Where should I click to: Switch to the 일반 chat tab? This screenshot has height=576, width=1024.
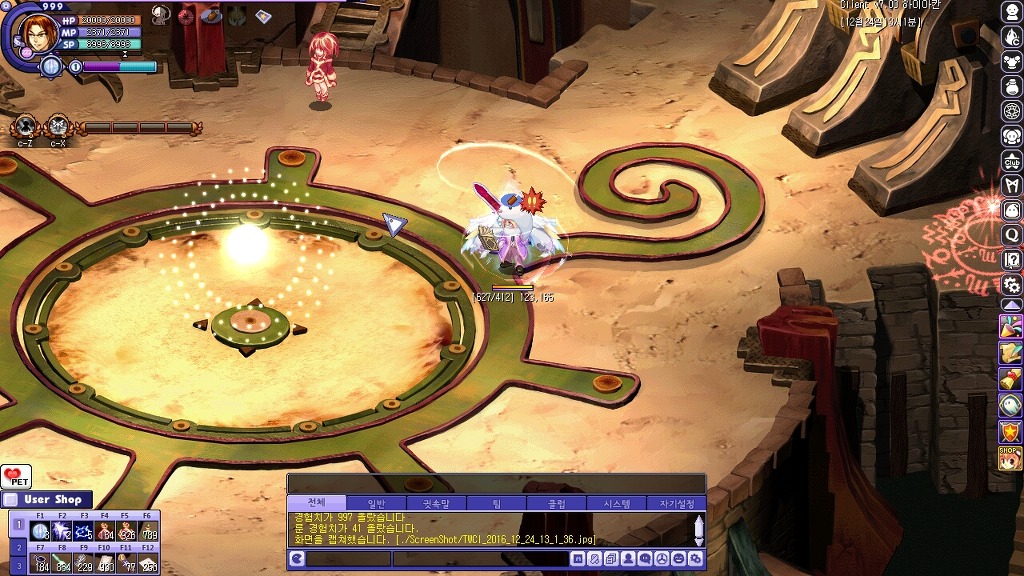pos(377,503)
